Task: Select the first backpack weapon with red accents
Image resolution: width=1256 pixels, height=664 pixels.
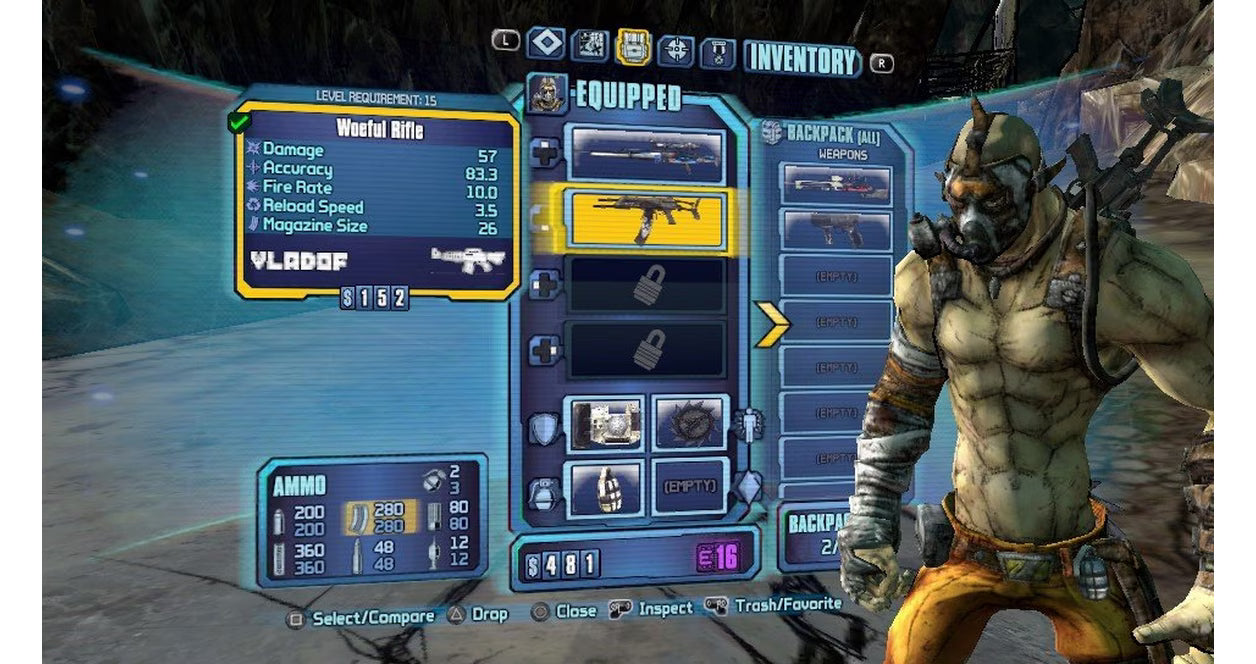Action: coord(836,184)
